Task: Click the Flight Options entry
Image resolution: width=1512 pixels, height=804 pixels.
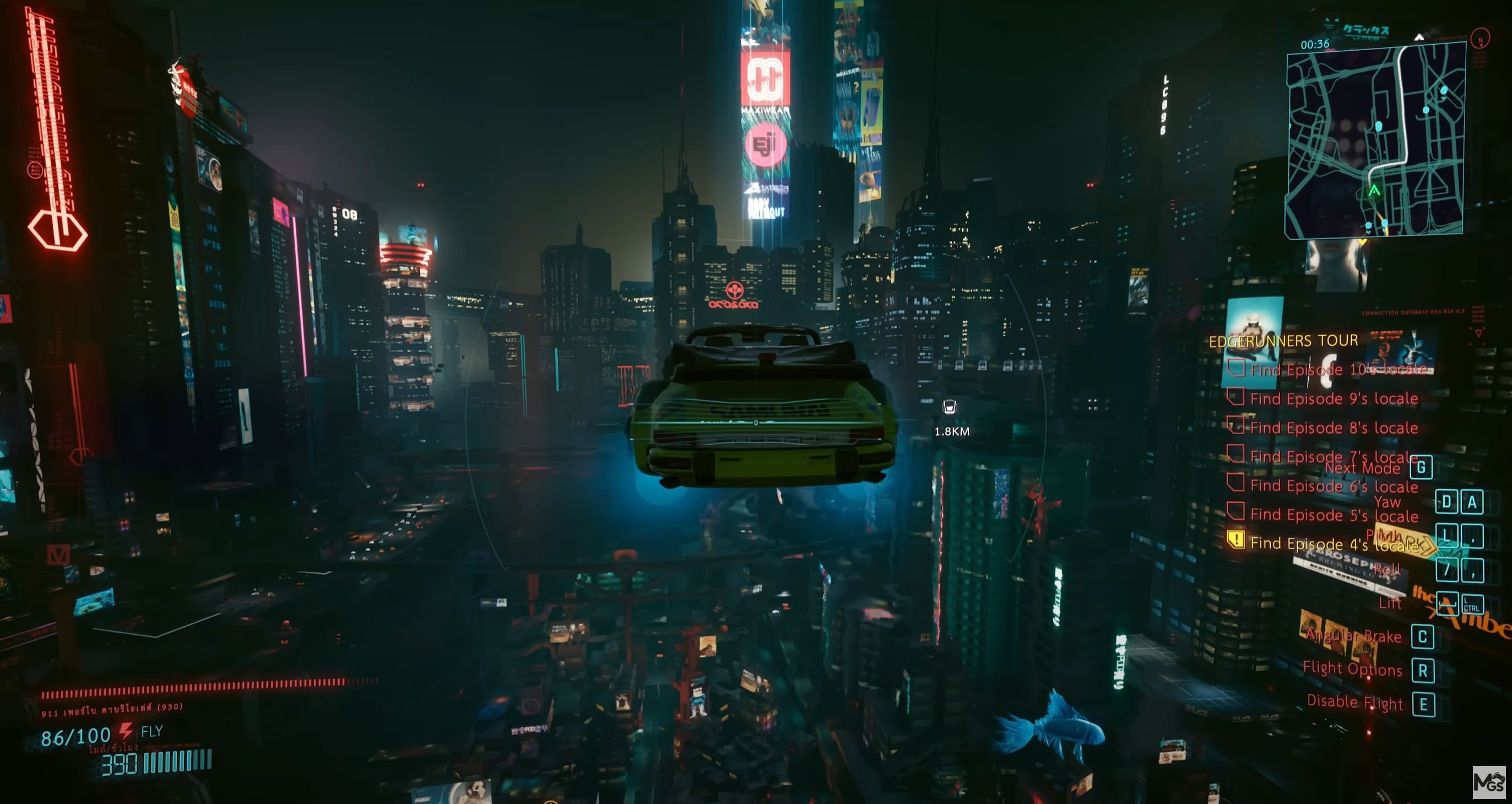Action: click(x=1352, y=669)
